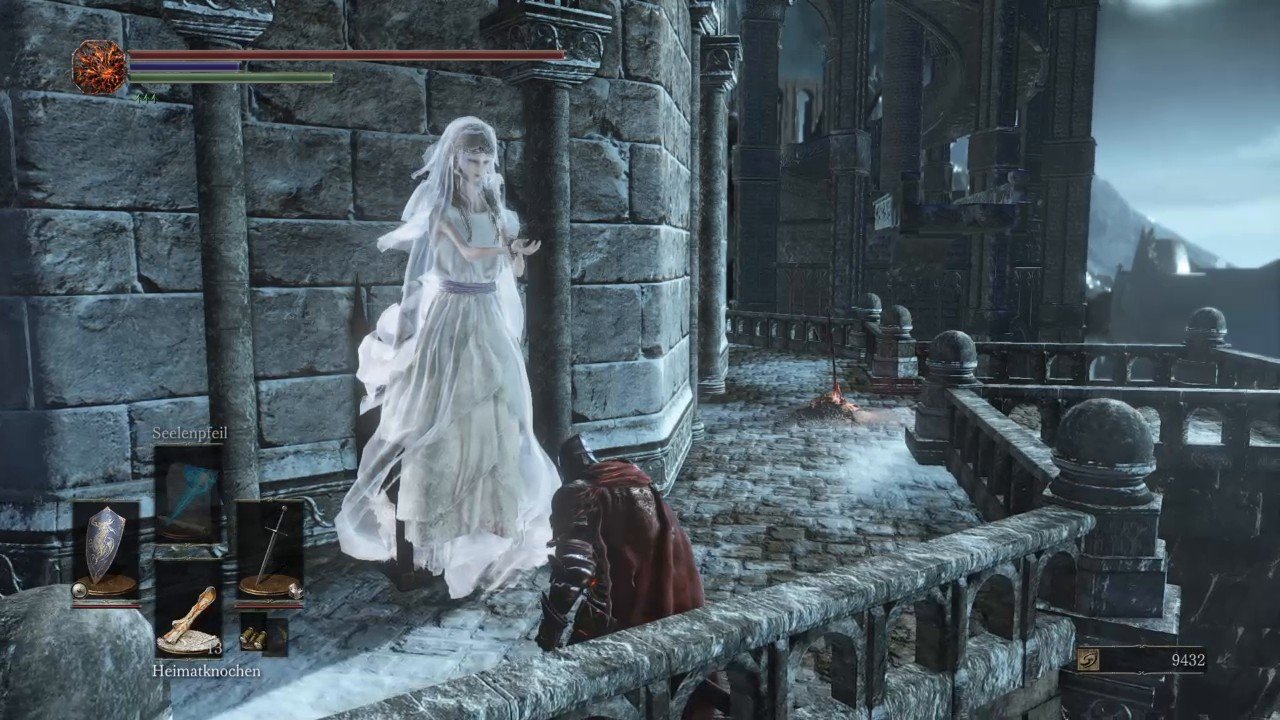Click the ember emblem beside the health bar

pyautogui.click(x=100, y=67)
